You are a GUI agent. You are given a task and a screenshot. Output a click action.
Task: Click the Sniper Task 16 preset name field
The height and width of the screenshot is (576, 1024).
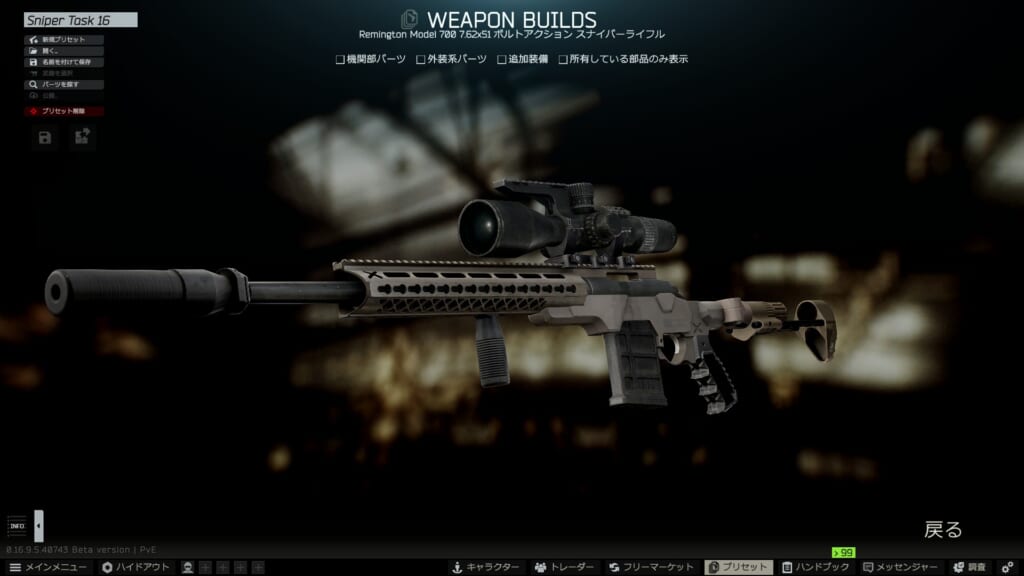[x=81, y=19]
